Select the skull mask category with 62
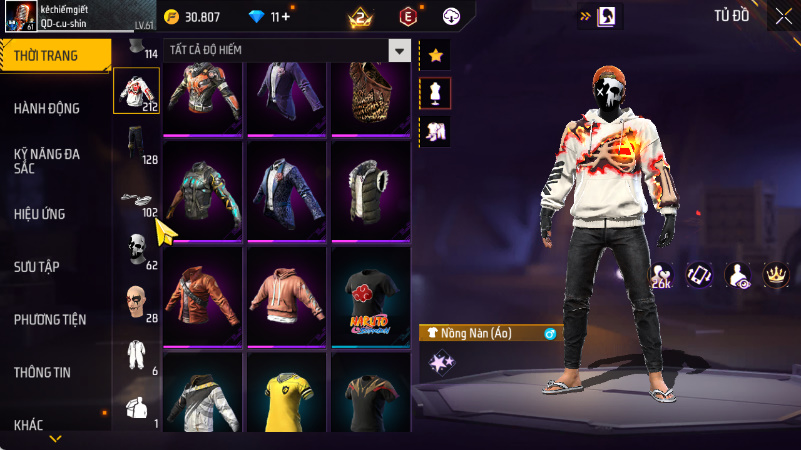Image resolution: width=801 pixels, height=450 pixels. tap(136, 250)
